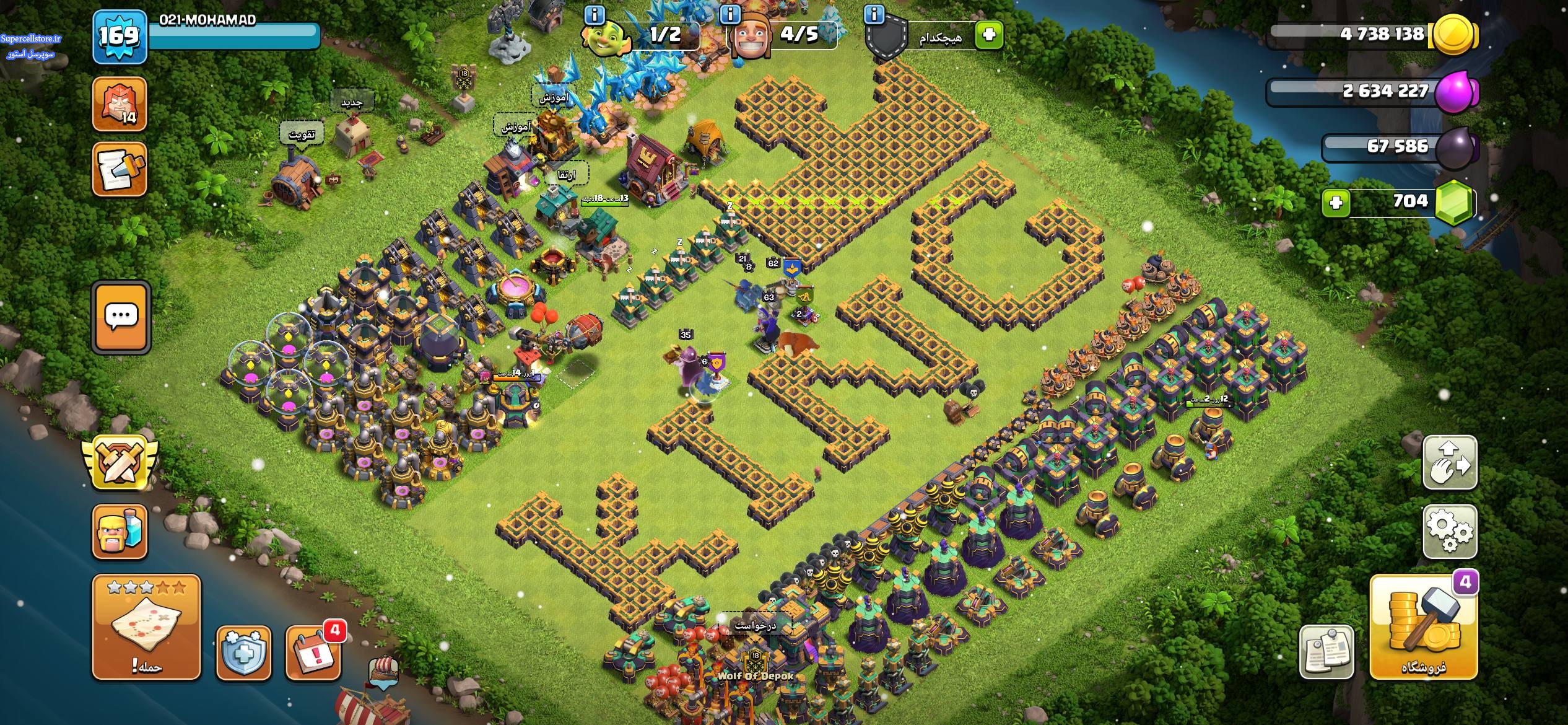Screen dimensions: 1568x725
Task: Open the notes clipboard button
Action: click(x=1326, y=652)
